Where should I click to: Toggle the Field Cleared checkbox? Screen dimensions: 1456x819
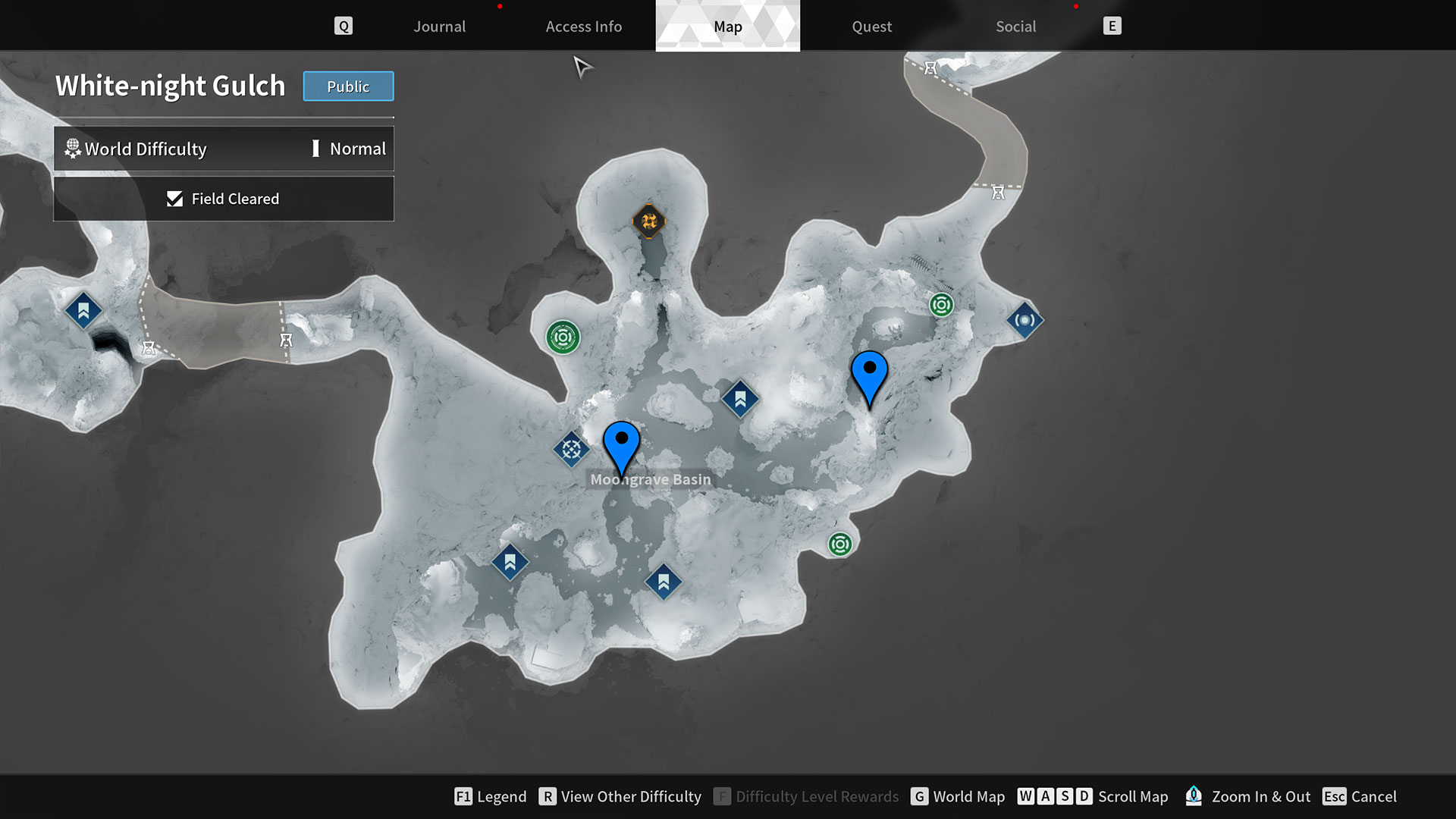[x=175, y=199]
